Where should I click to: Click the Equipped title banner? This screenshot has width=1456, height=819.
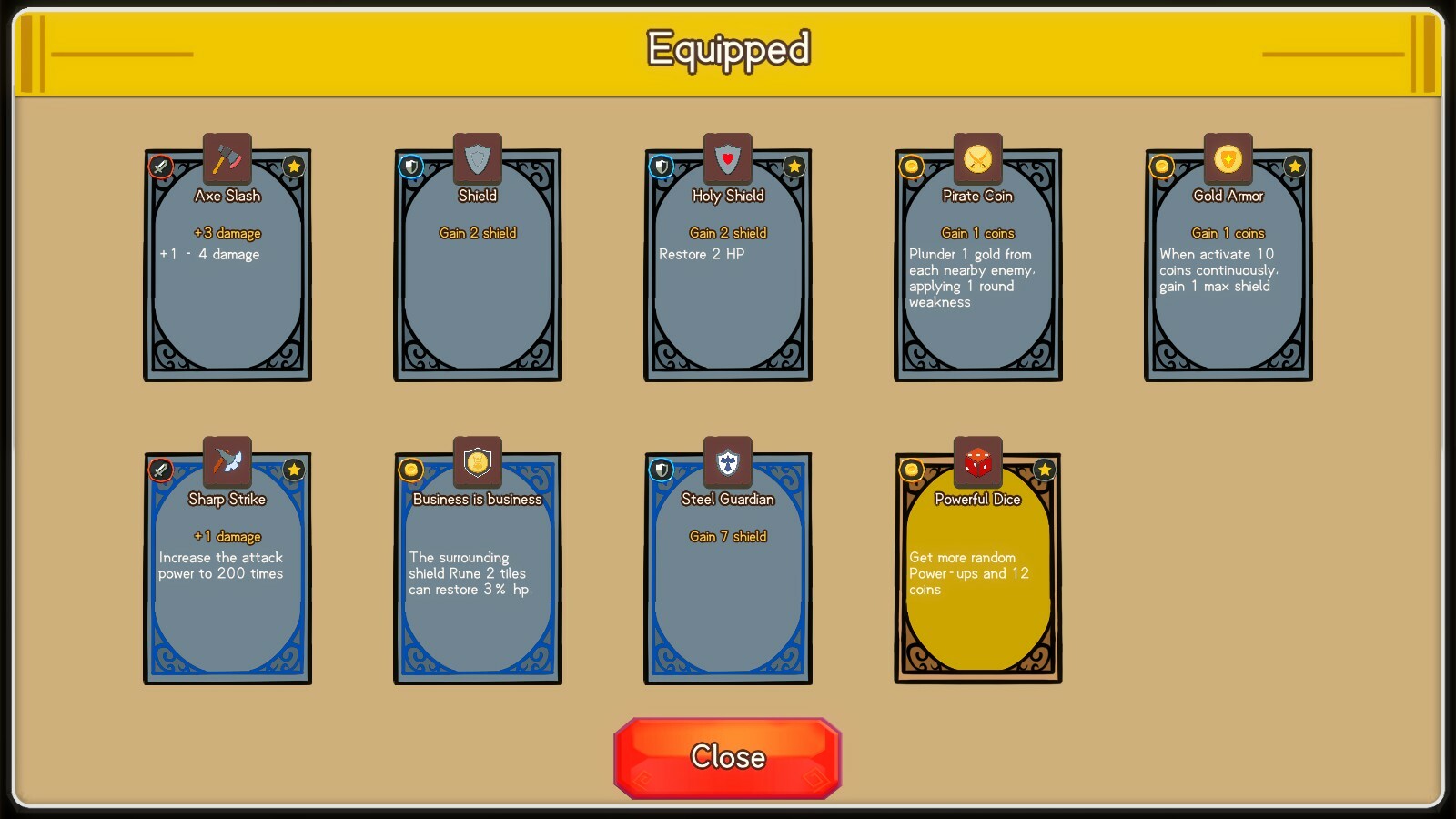coord(728,50)
